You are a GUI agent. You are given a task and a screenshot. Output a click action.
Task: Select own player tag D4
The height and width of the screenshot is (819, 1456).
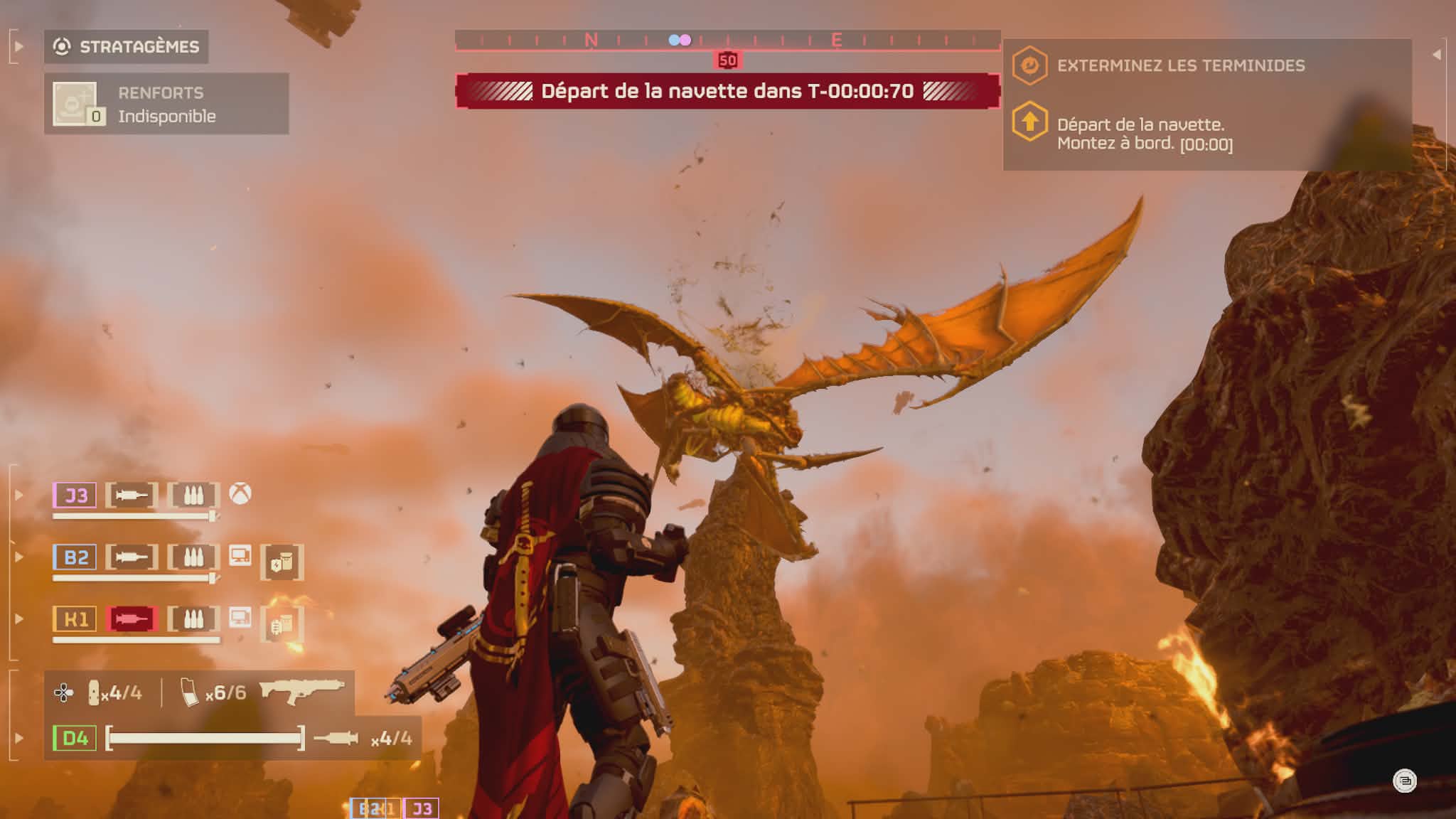tap(75, 738)
